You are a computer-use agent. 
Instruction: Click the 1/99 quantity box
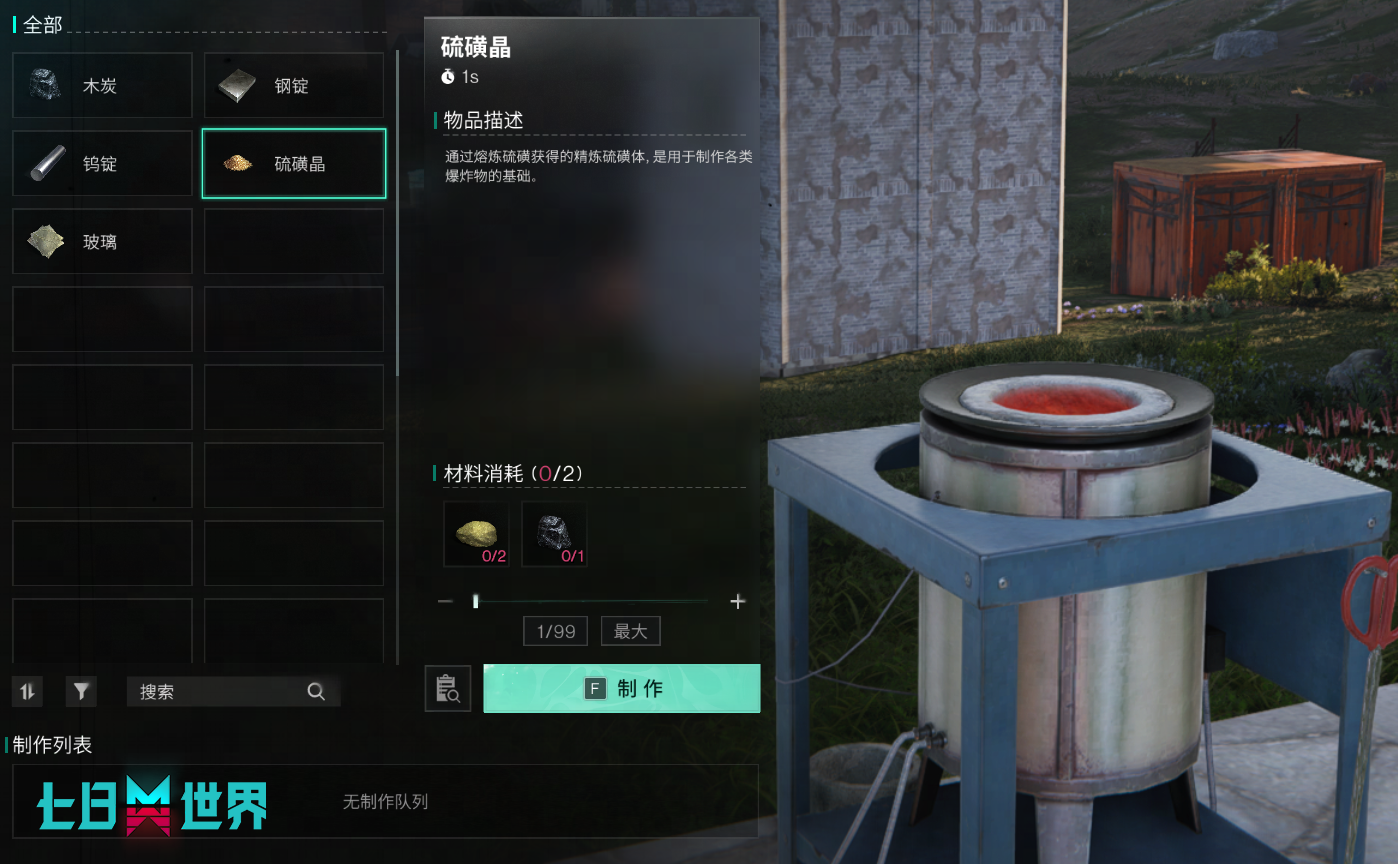tap(556, 632)
